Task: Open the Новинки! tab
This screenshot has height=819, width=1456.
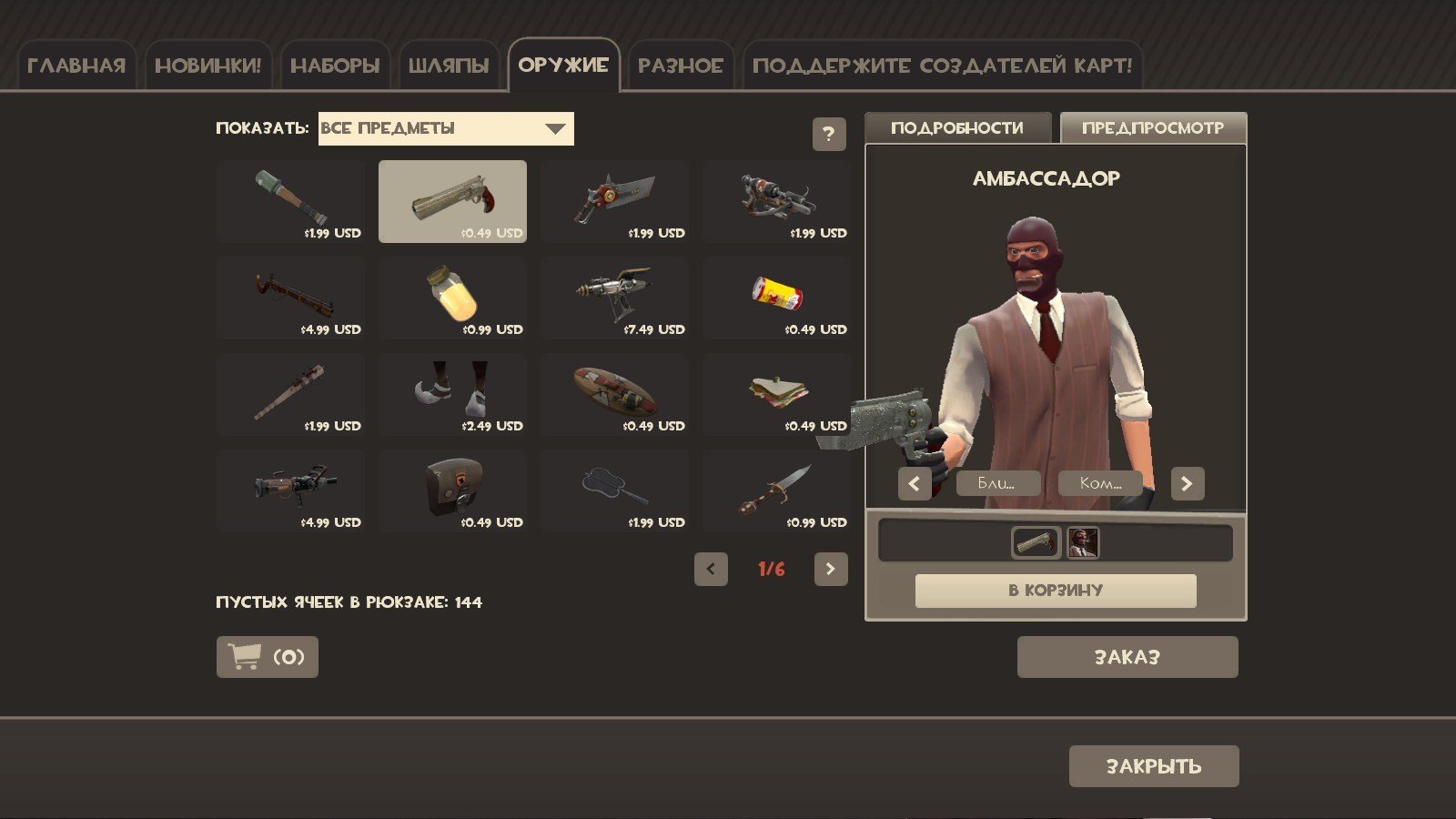Action: pos(207,66)
